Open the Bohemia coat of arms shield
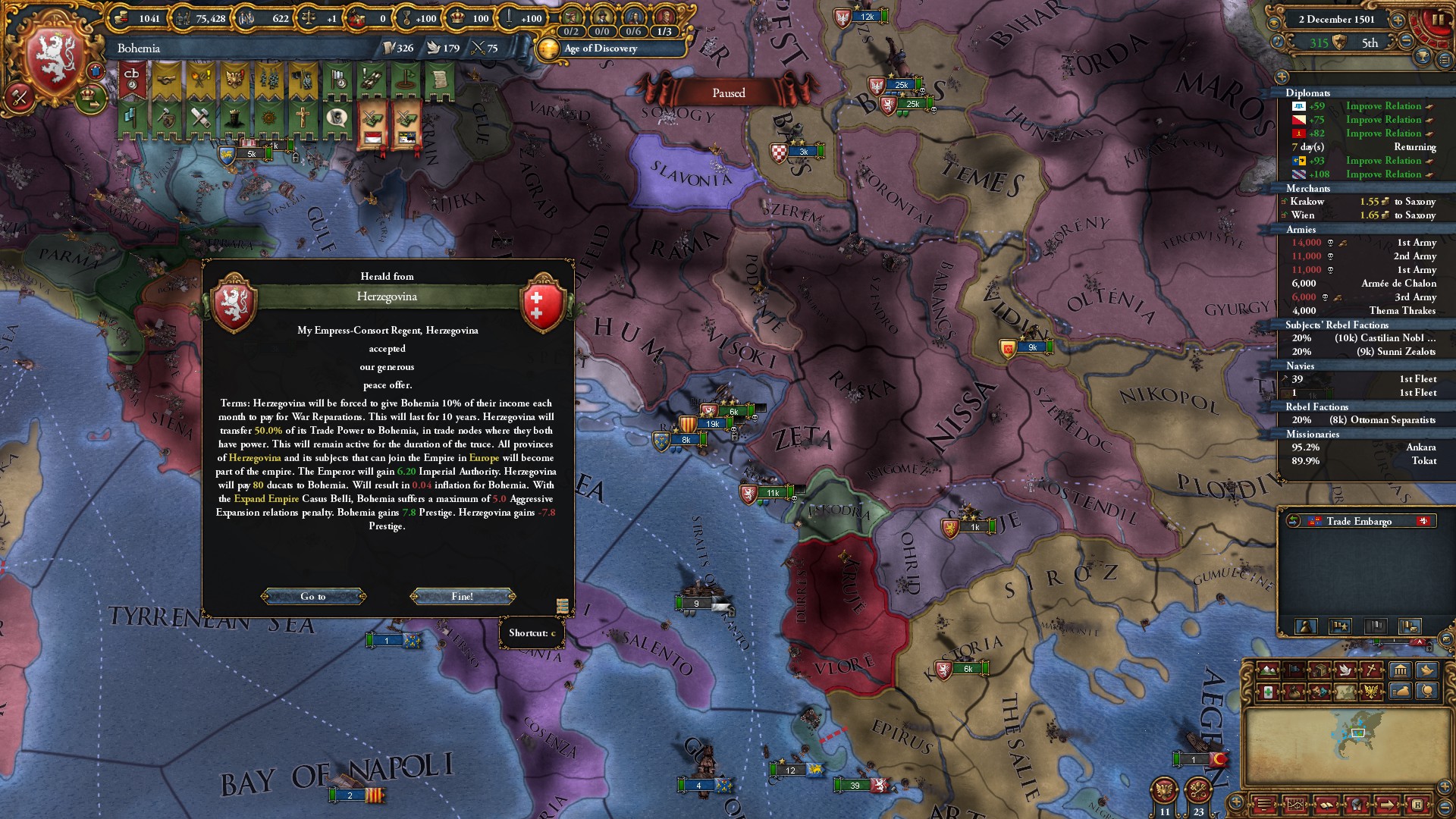This screenshot has width=1456, height=819. click(53, 61)
